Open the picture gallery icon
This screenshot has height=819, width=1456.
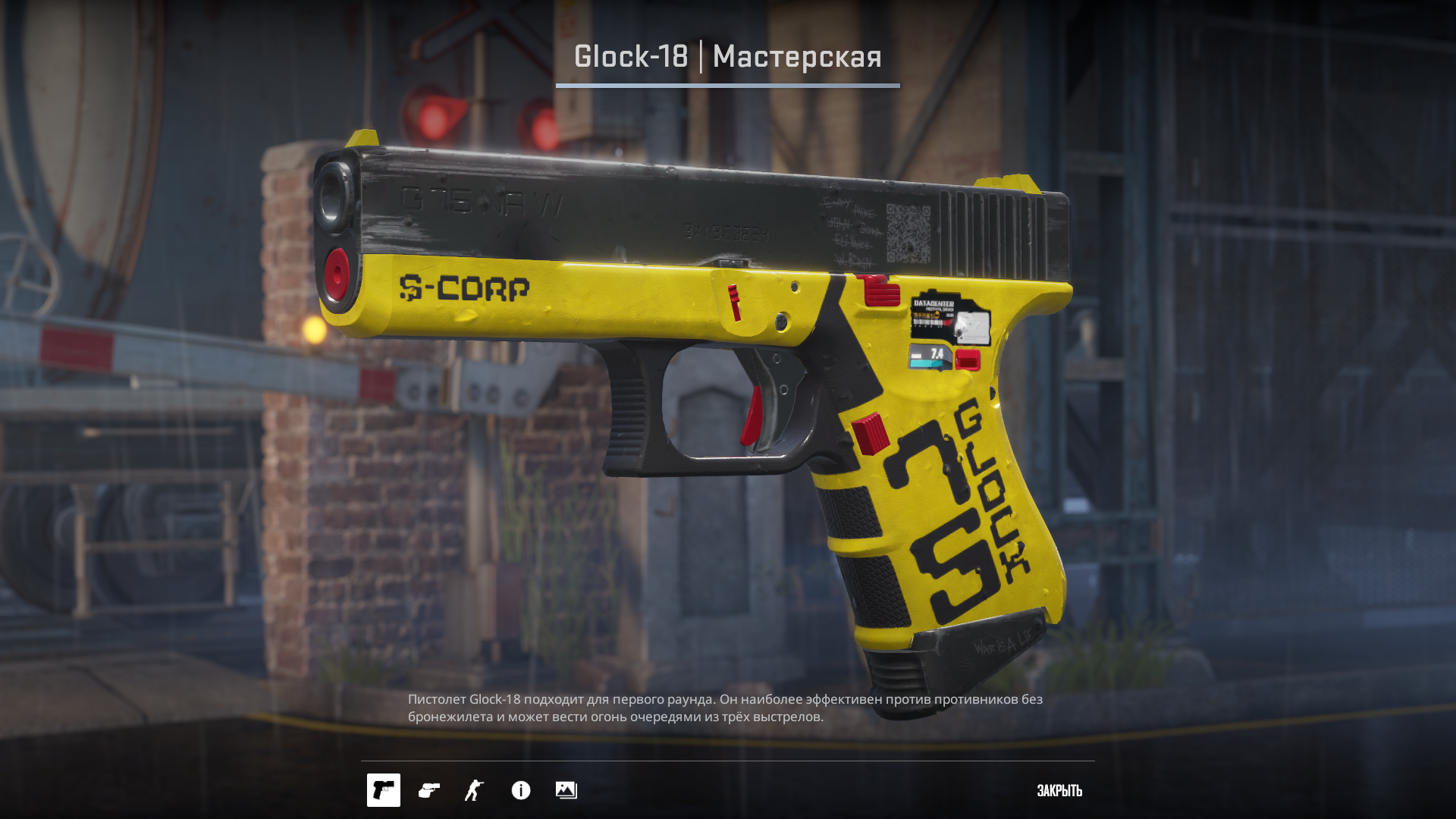coord(566,790)
